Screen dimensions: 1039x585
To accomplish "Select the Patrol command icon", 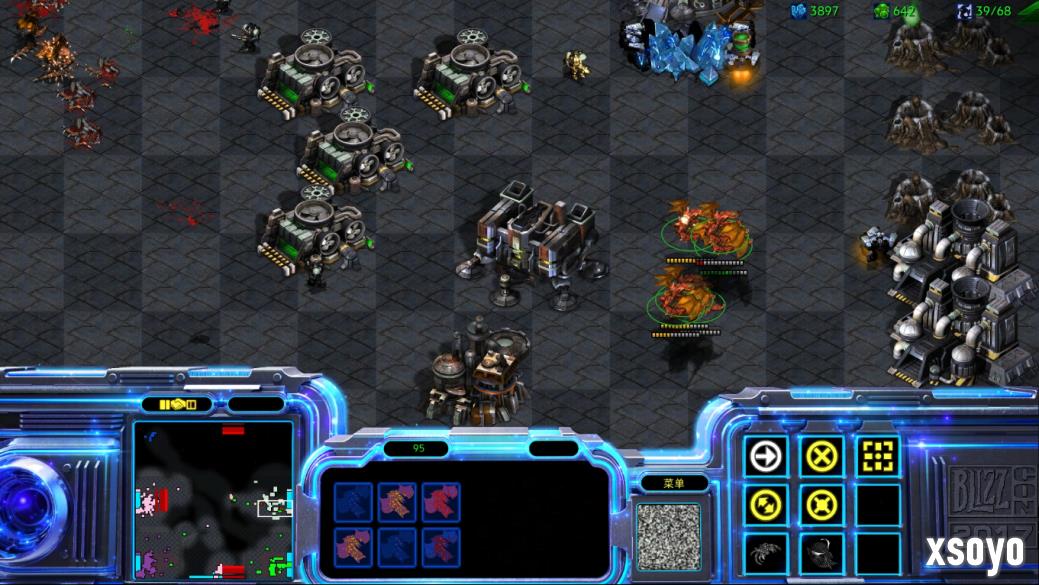I will tap(767, 504).
